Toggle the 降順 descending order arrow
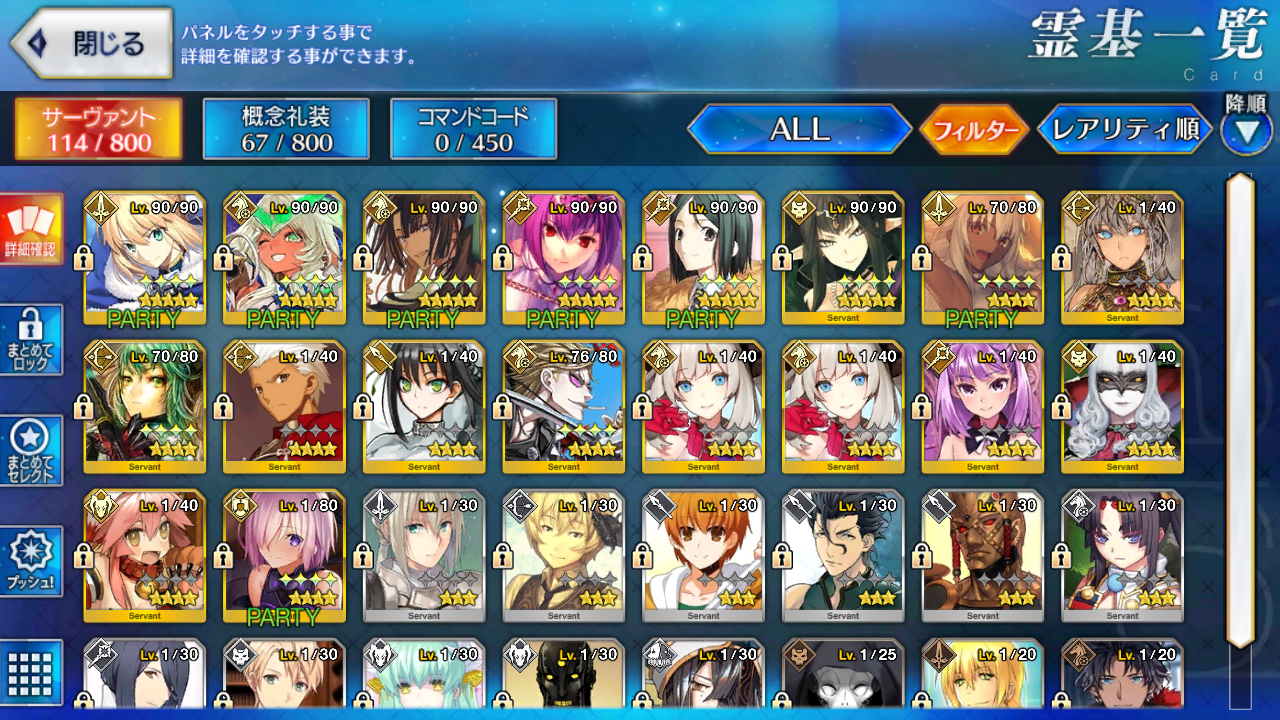This screenshot has height=720, width=1280. 1246,130
